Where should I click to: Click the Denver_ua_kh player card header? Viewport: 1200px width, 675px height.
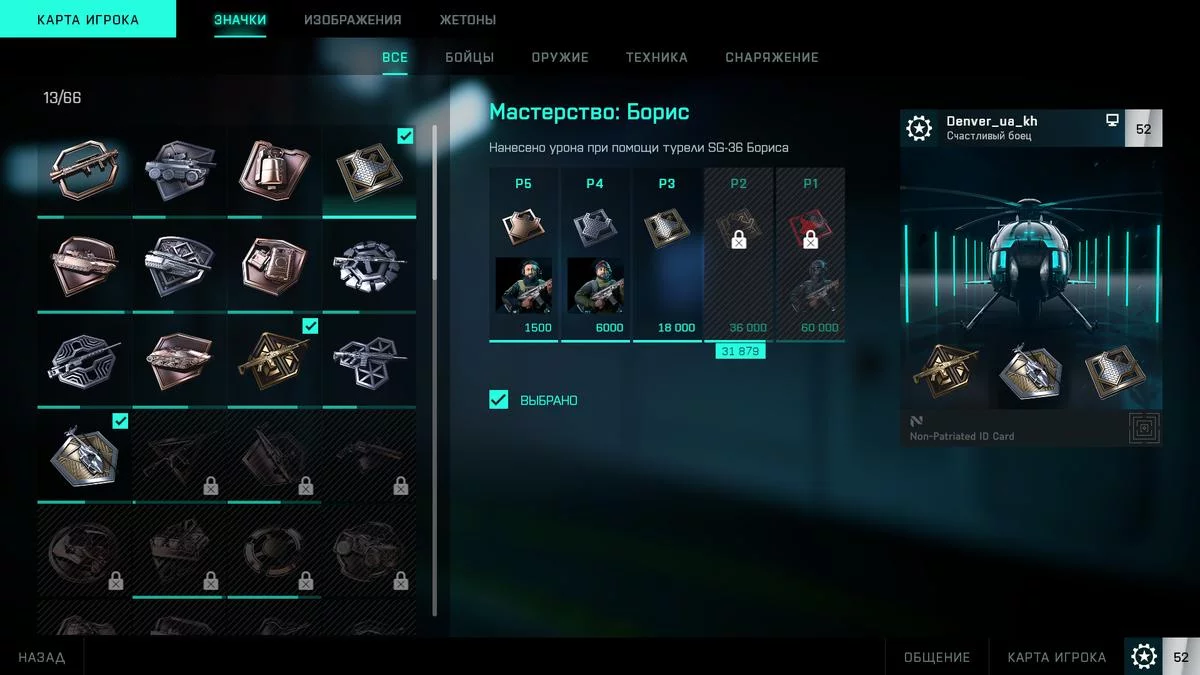click(x=1012, y=128)
